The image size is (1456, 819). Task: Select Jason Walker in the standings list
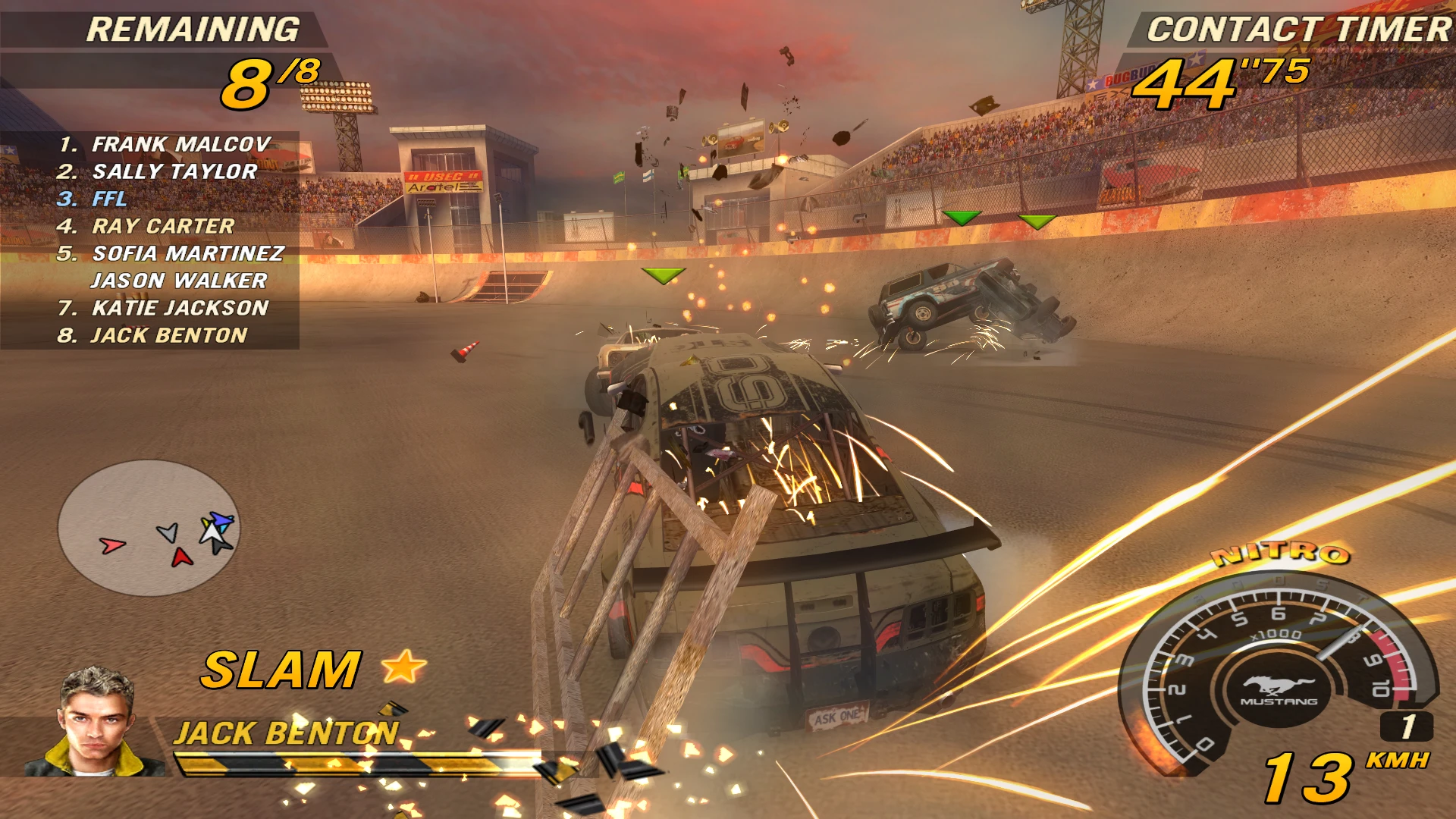(x=179, y=281)
